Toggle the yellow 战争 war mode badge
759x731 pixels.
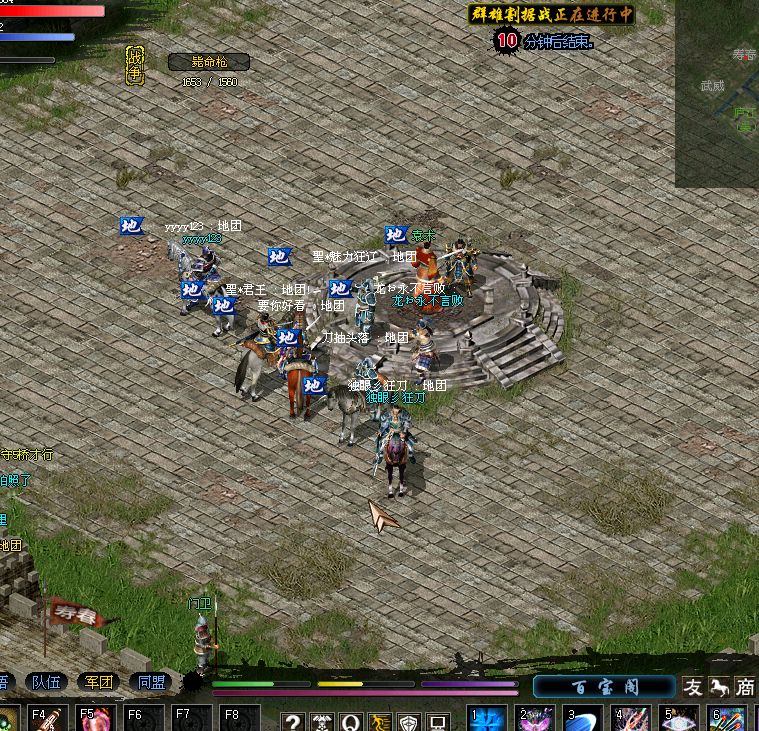135,64
